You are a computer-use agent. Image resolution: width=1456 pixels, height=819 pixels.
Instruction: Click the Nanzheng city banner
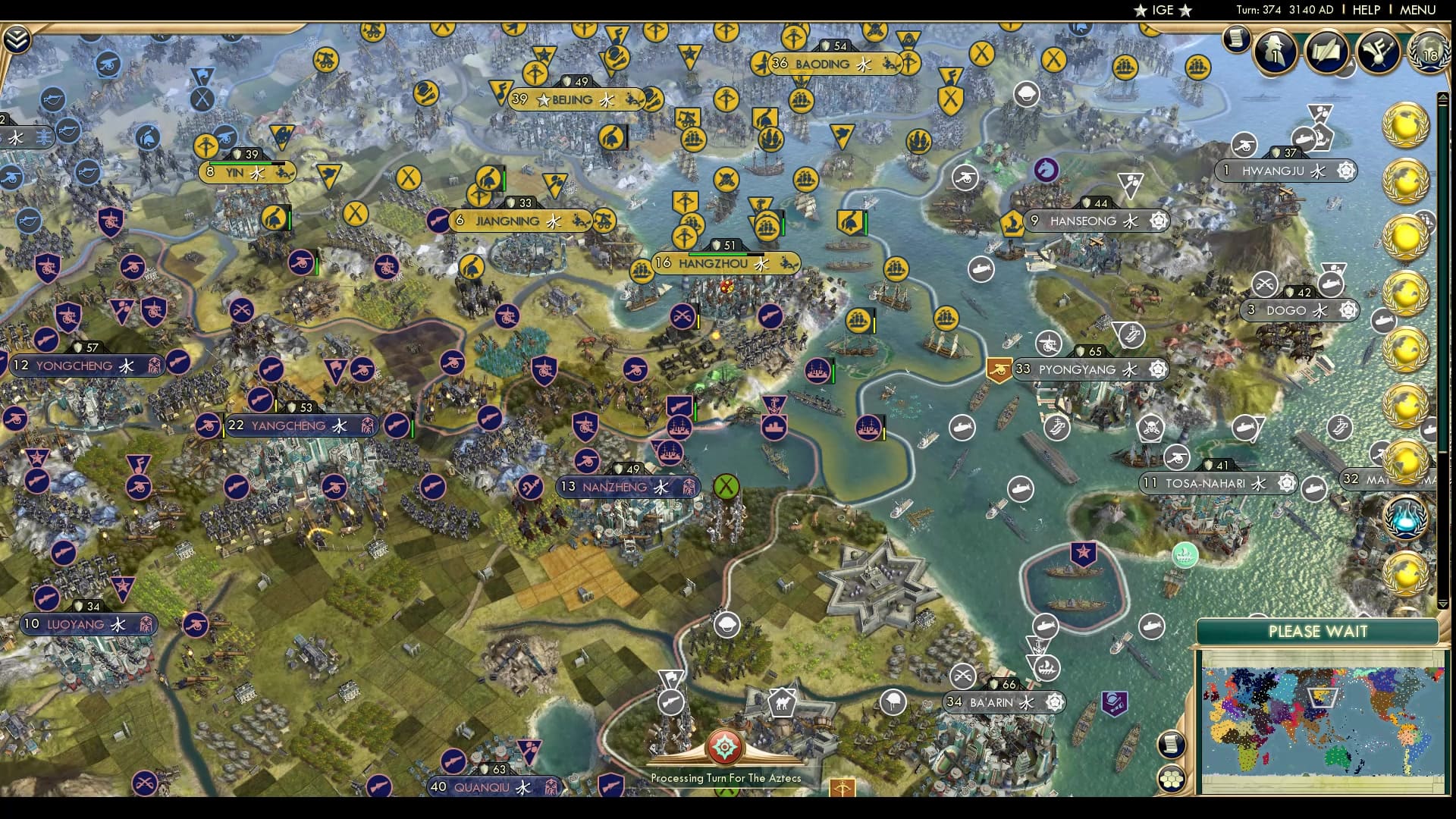point(616,487)
